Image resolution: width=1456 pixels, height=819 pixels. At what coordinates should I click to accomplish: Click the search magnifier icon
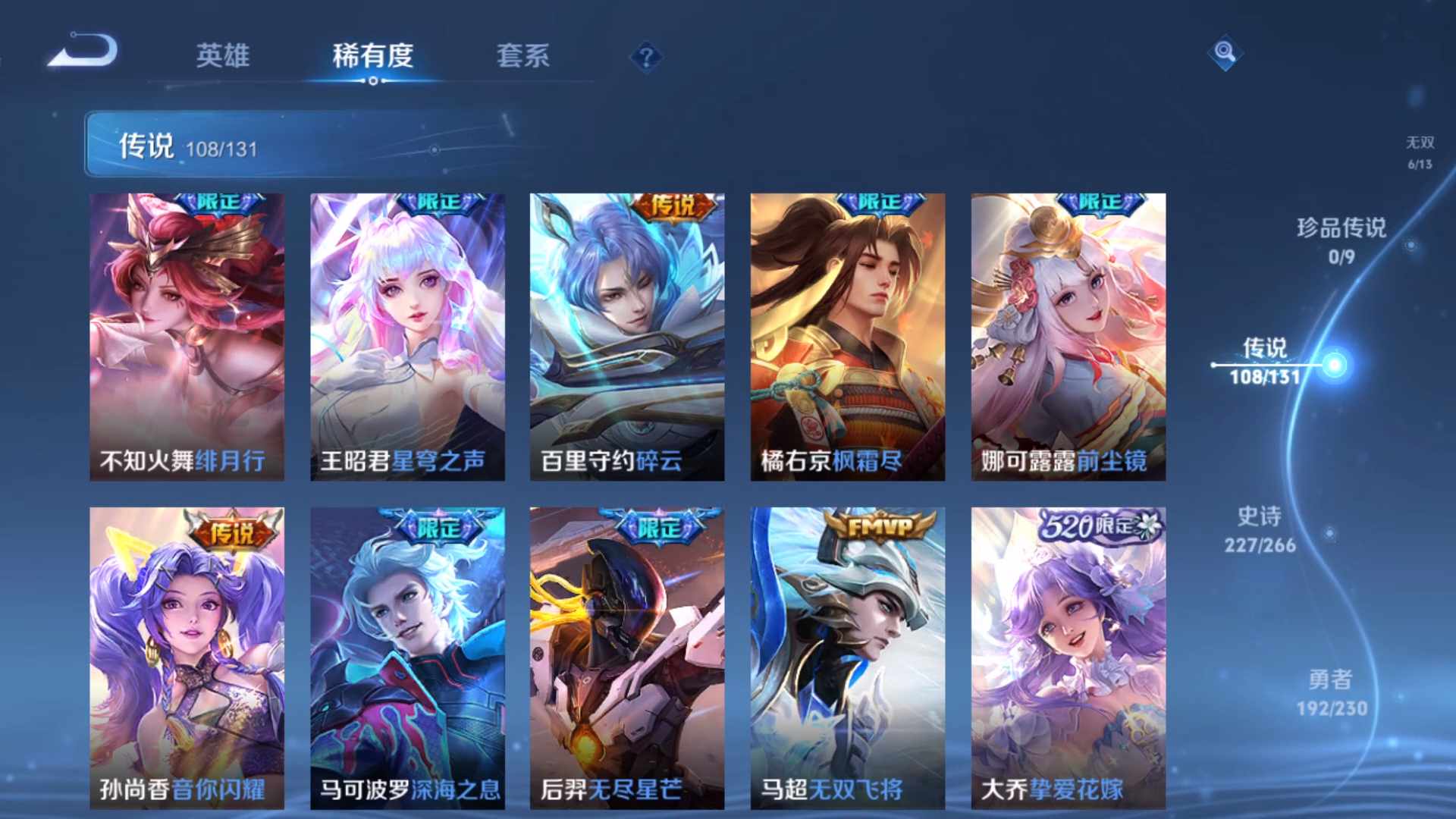coord(1226,55)
